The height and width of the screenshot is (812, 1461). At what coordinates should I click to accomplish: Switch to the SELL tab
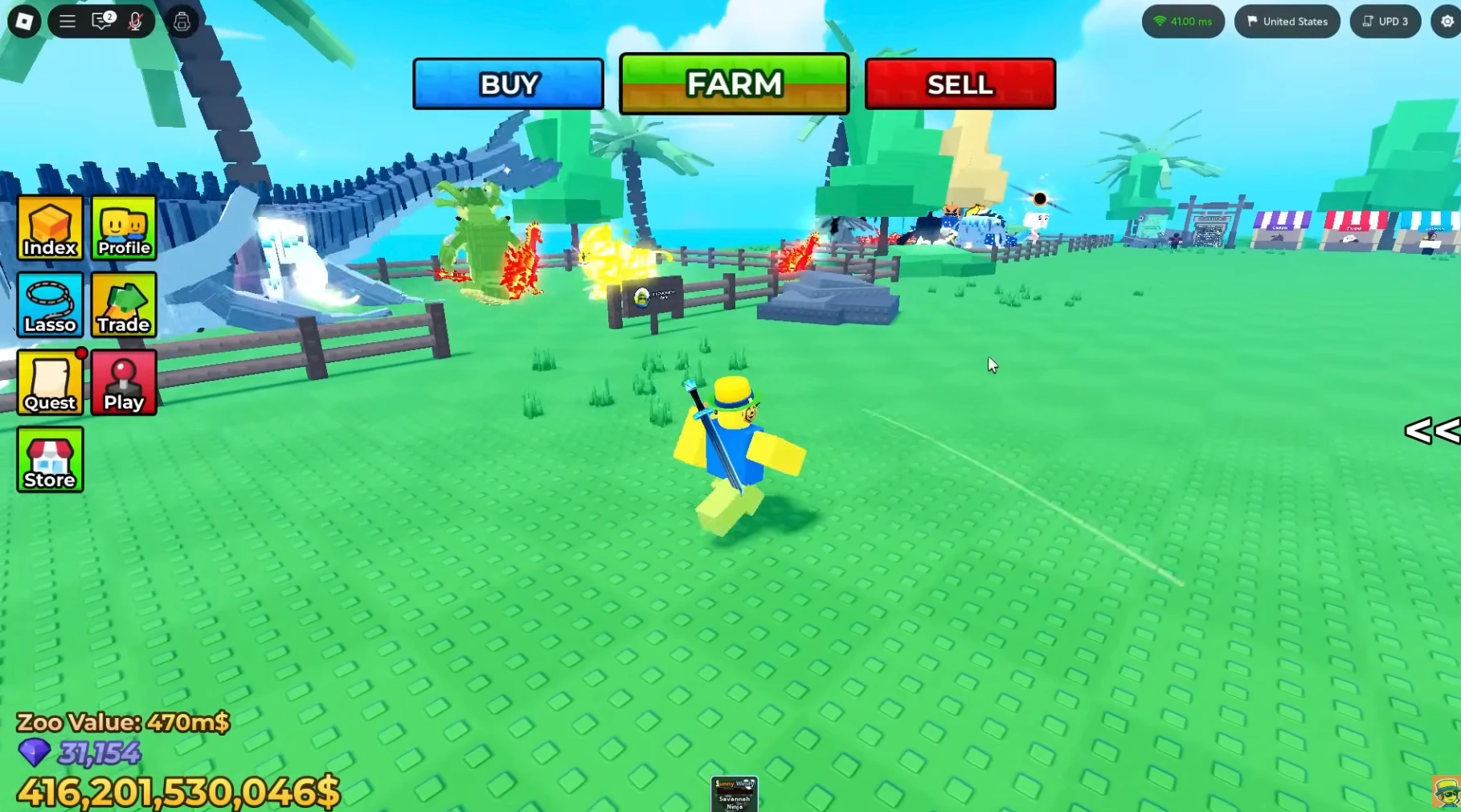[960, 84]
